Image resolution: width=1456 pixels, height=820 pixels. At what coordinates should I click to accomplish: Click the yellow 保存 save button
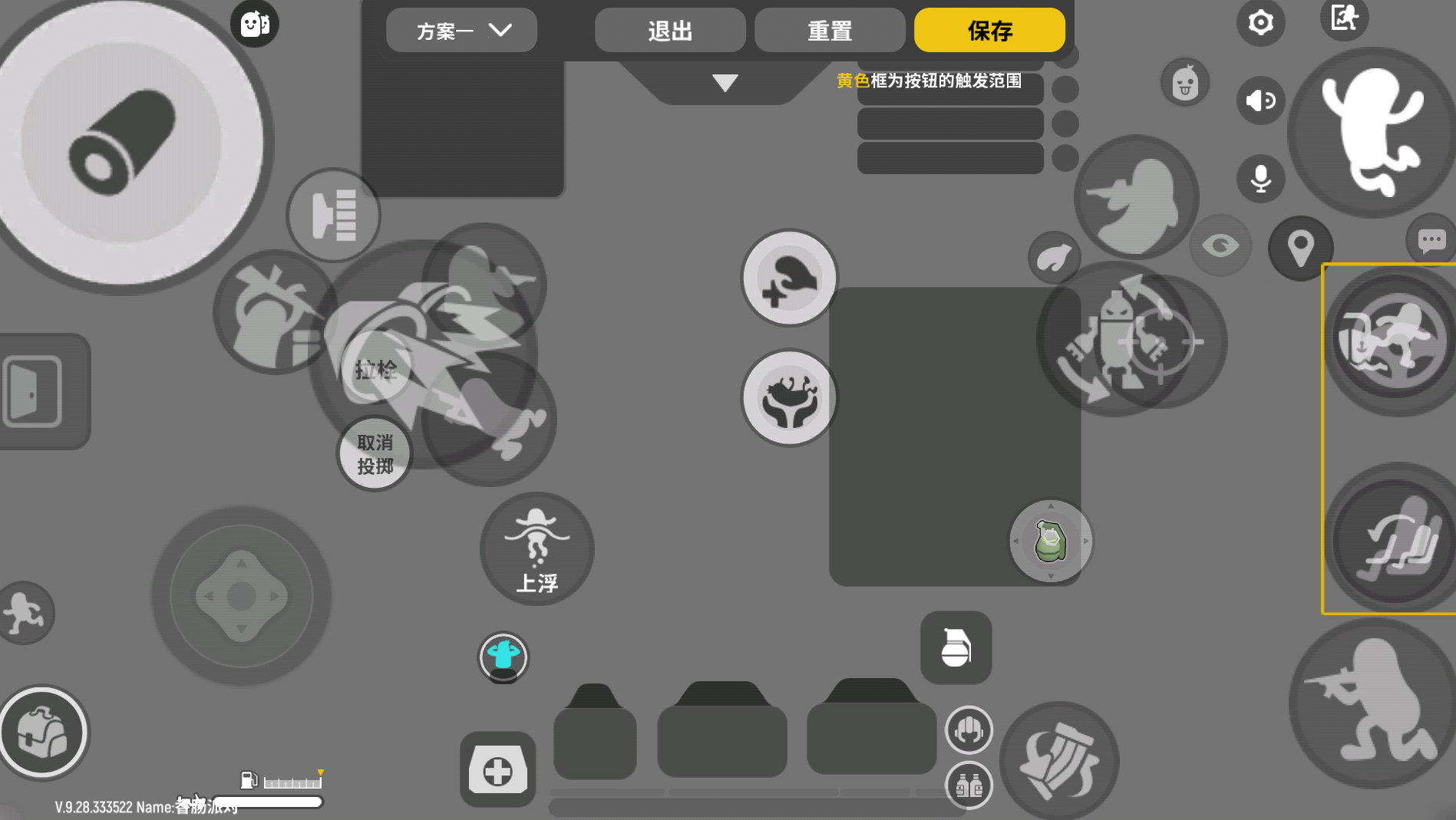point(989,31)
